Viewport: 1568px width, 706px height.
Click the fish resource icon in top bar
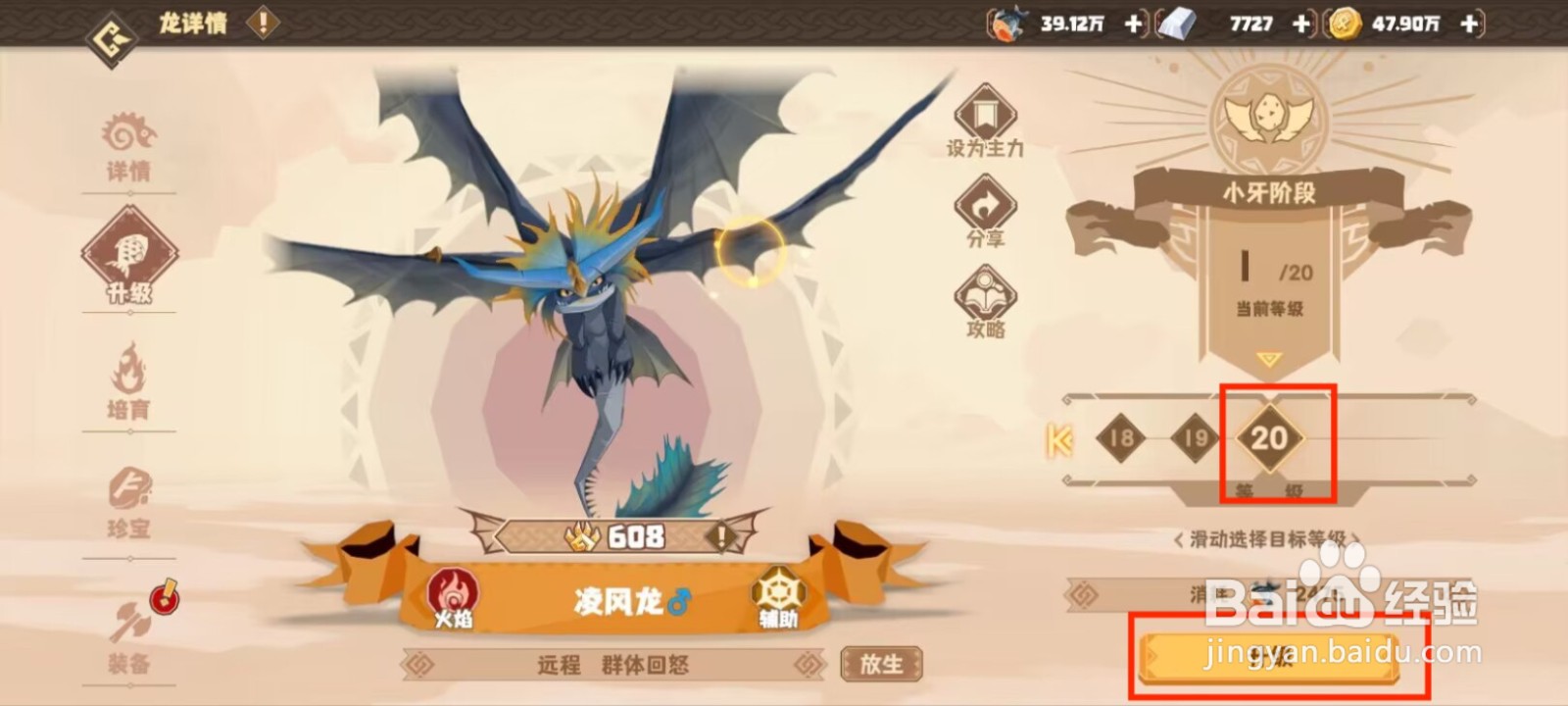[1008, 22]
